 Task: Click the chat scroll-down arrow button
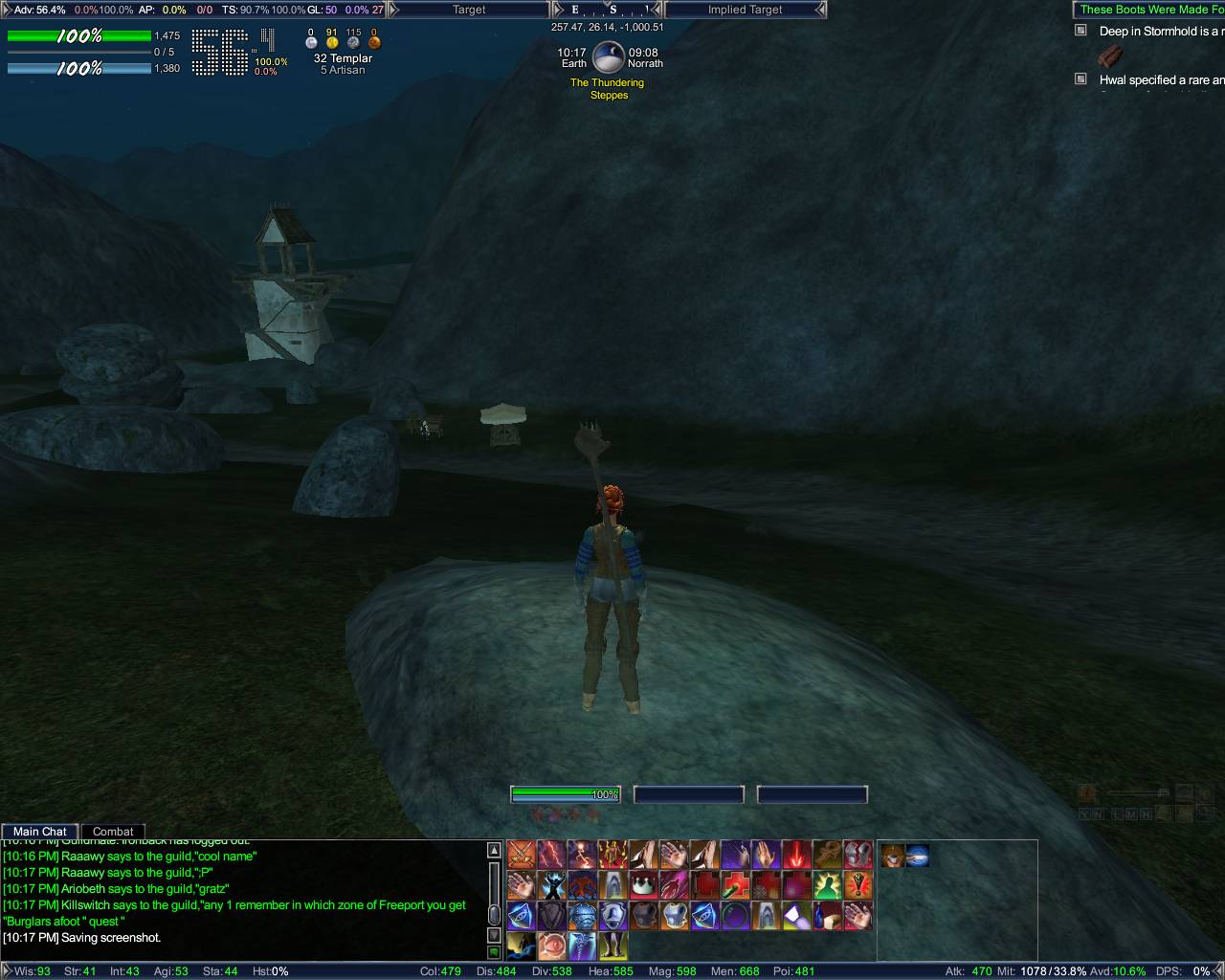pos(494,935)
